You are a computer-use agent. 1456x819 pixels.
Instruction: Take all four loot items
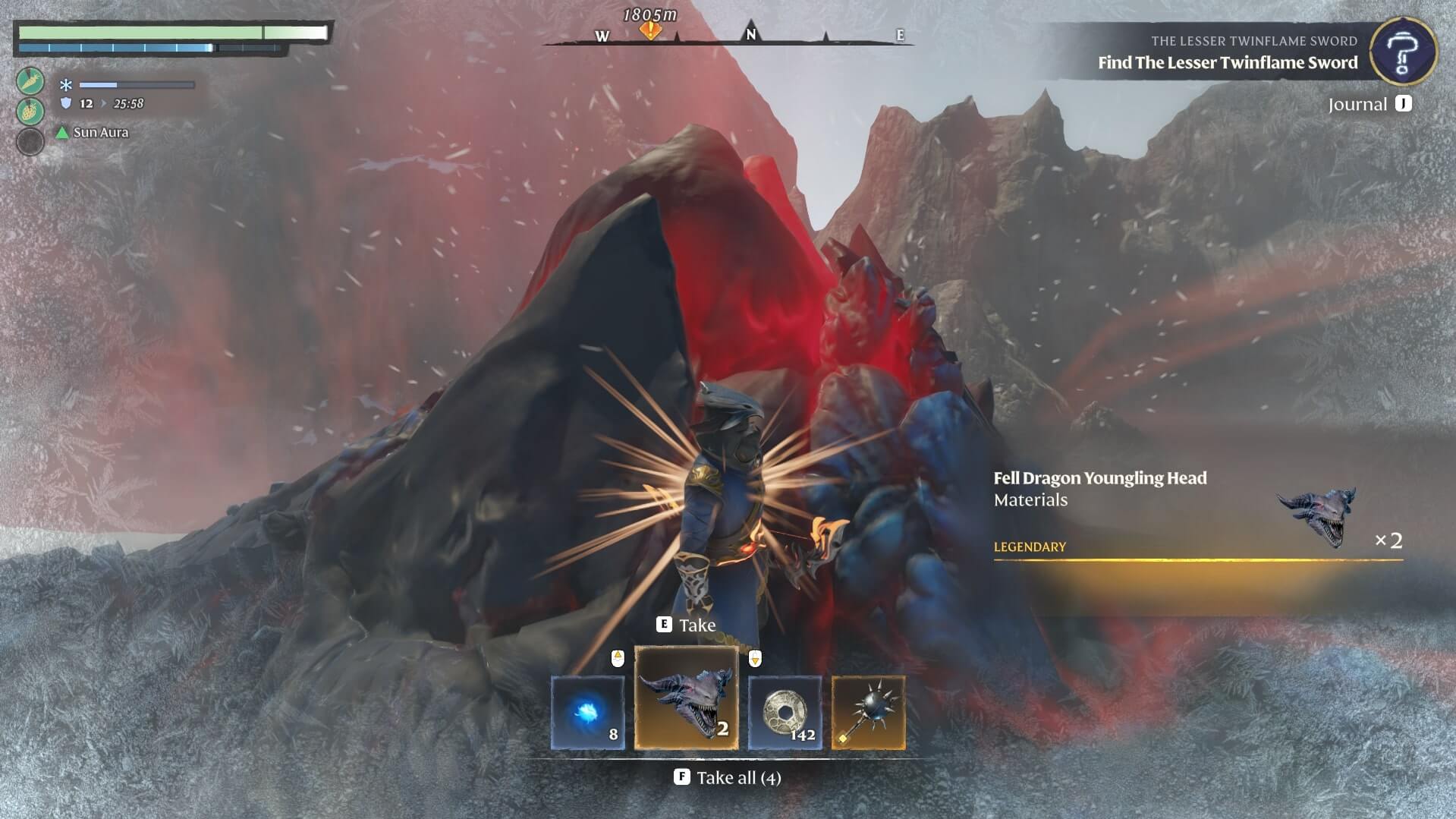tap(728, 777)
